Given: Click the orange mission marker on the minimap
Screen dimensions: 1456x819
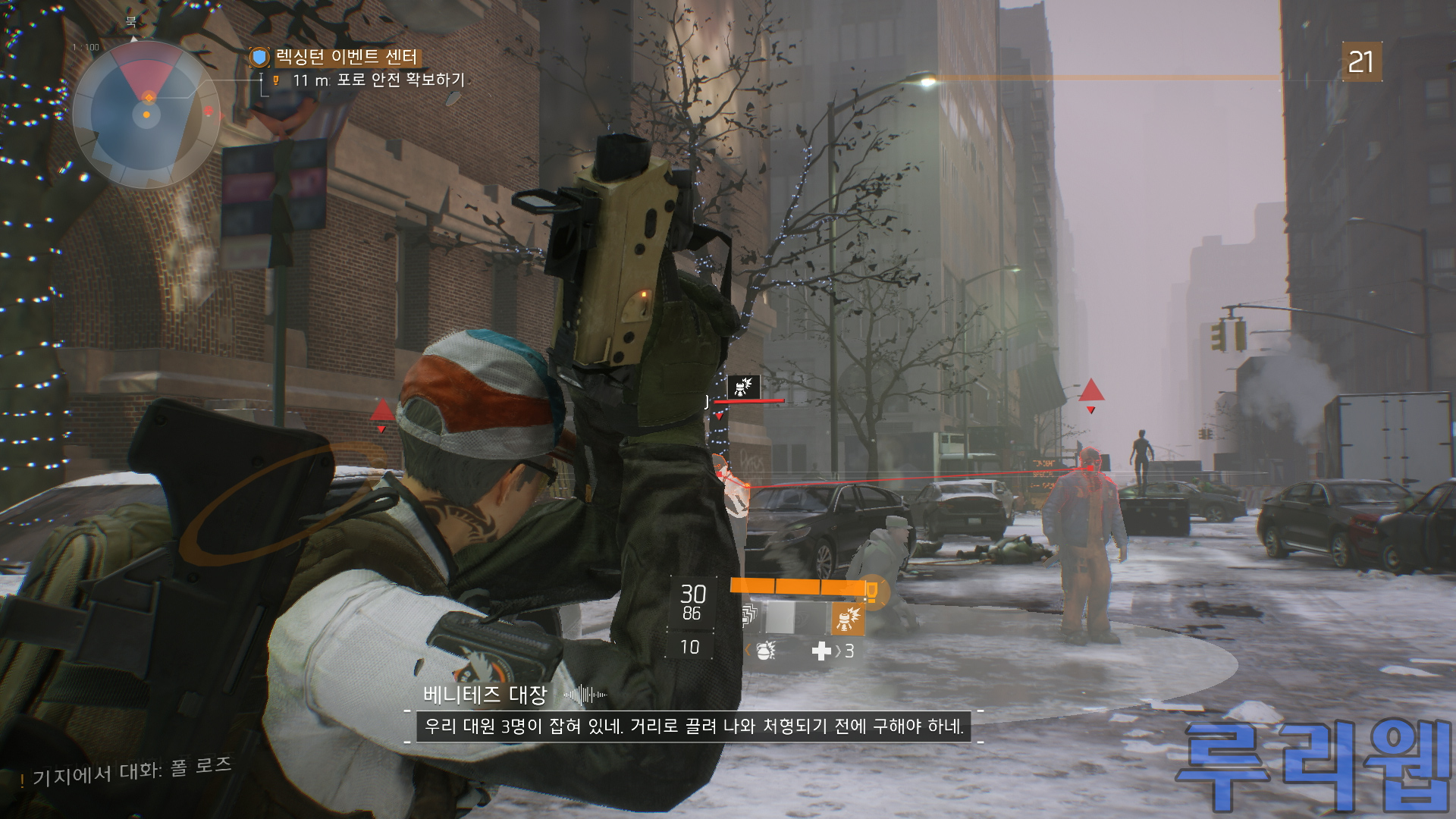Looking at the screenshot, I should [x=149, y=97].
